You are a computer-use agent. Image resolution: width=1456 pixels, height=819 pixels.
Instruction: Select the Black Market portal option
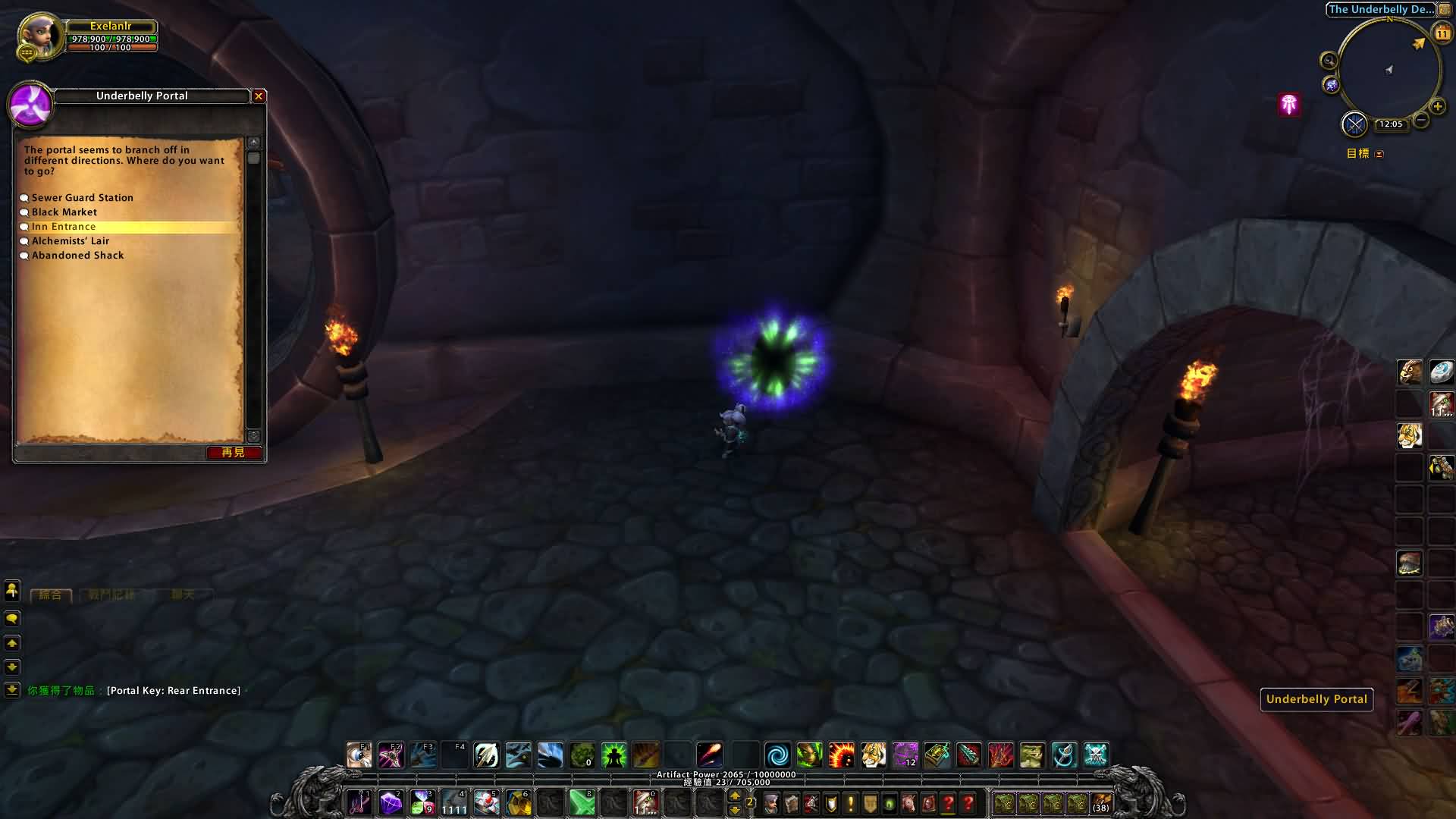click(64, 212)
